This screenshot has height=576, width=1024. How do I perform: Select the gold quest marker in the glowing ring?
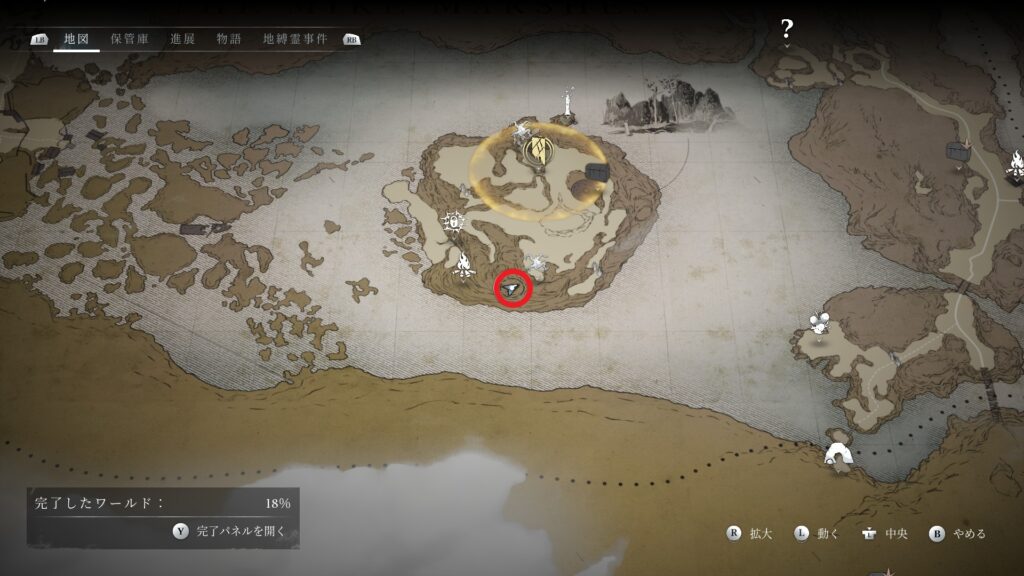(538, 152)
